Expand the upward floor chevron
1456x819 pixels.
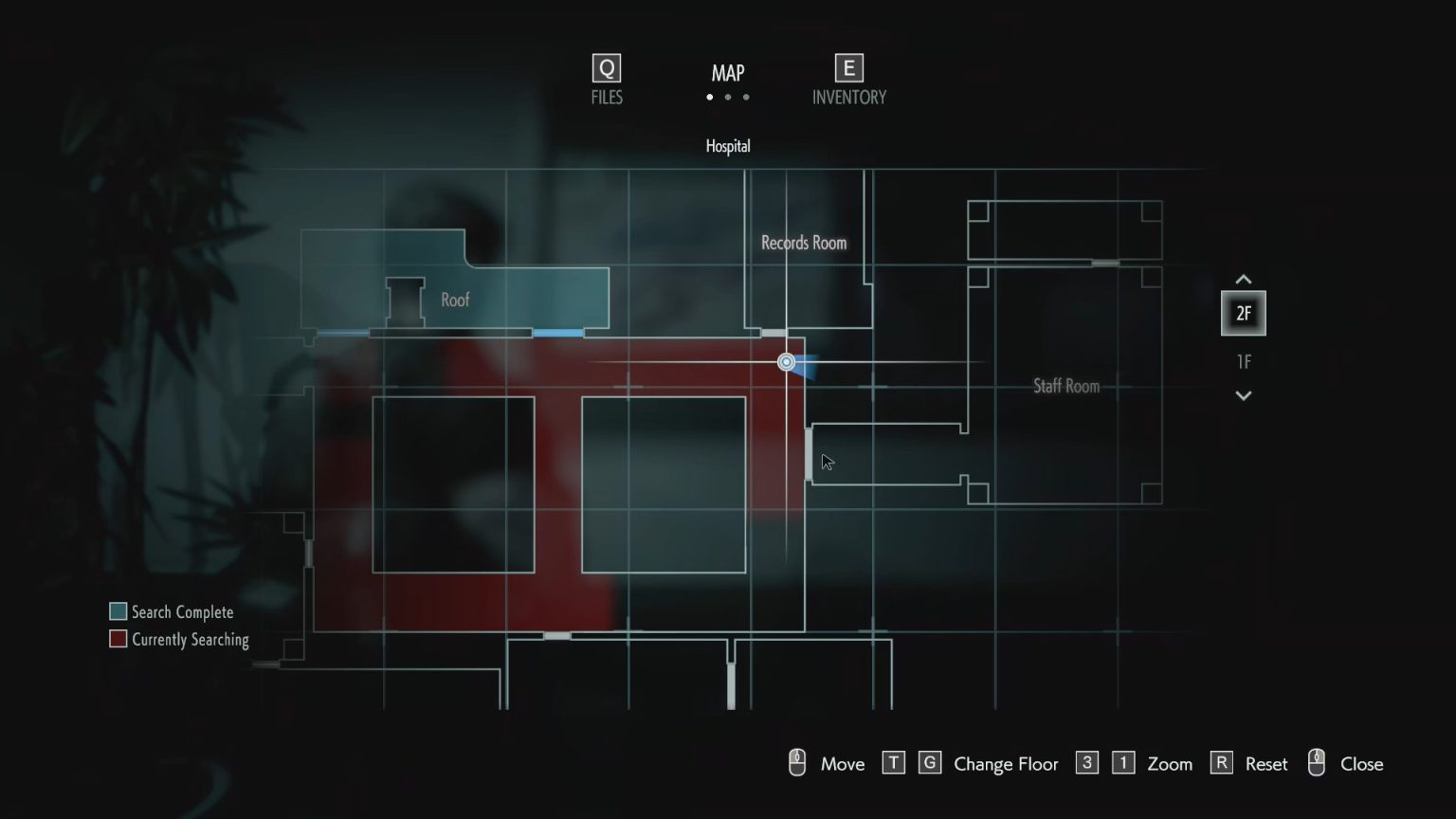[x=1243, y=279]
